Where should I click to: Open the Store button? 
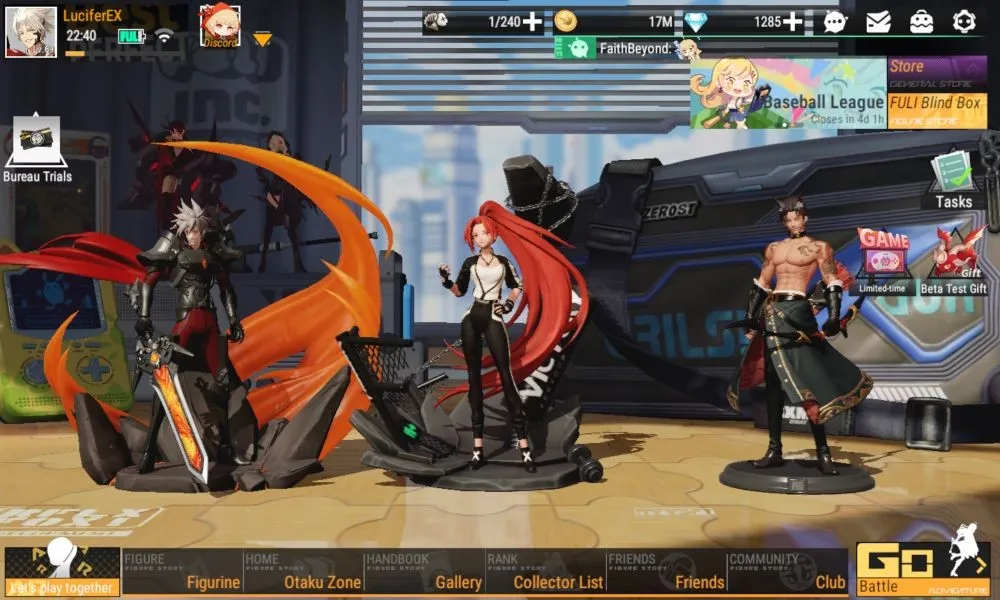point(937,73)
